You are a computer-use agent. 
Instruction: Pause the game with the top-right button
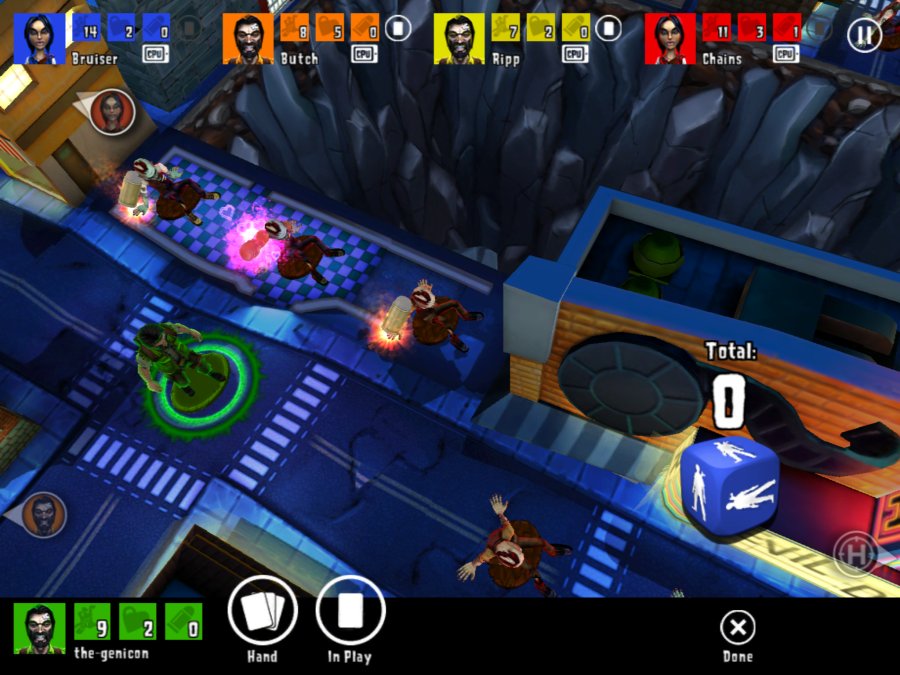click(864, 36)
